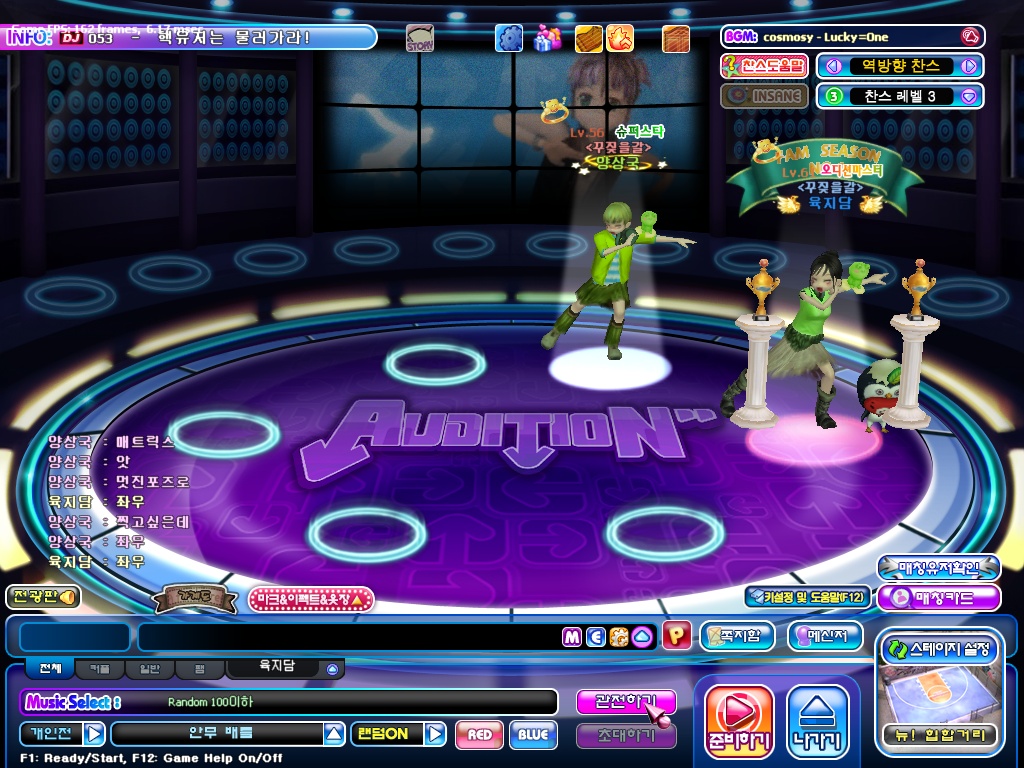This screenshot has width=1024, height=768.
Task: Leave the room with 나가기
Action: 817,721
